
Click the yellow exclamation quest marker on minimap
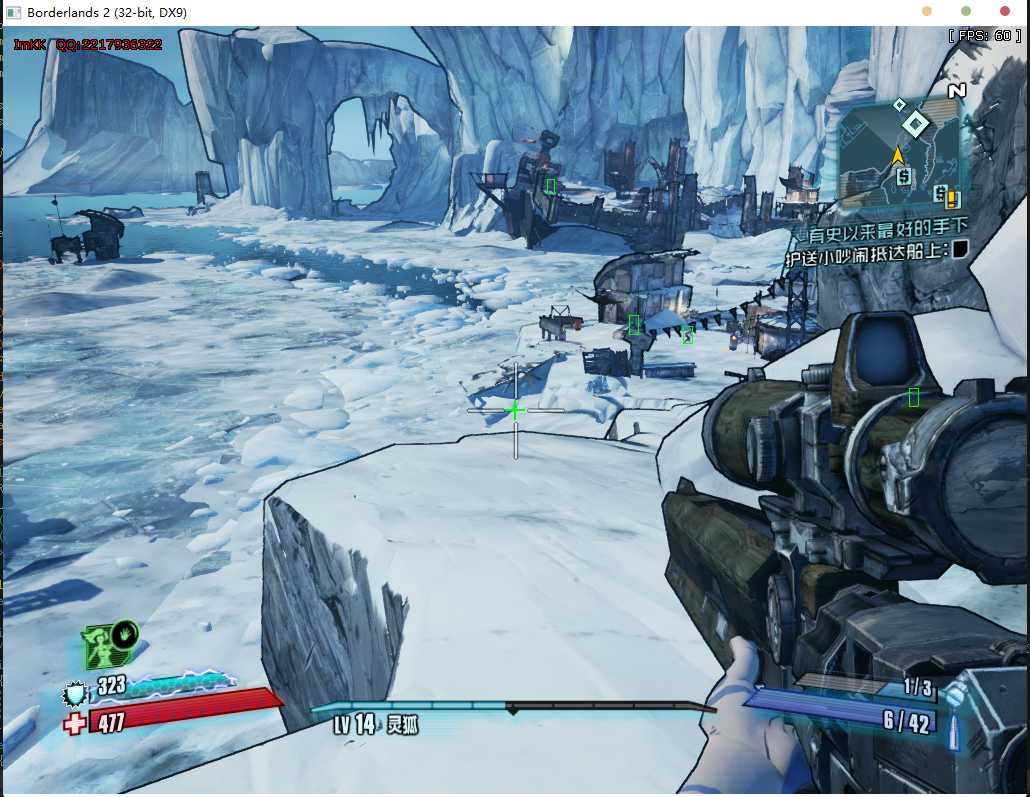(953, 198)
